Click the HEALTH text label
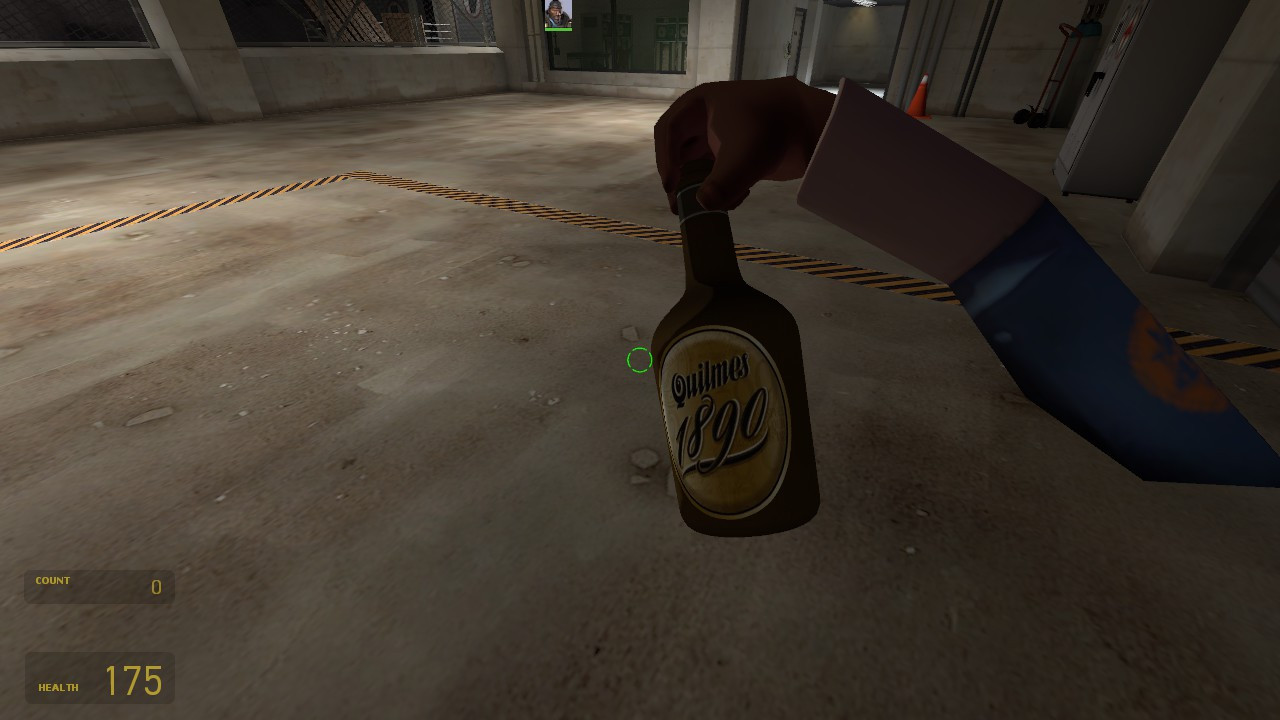 click(58, 687)
